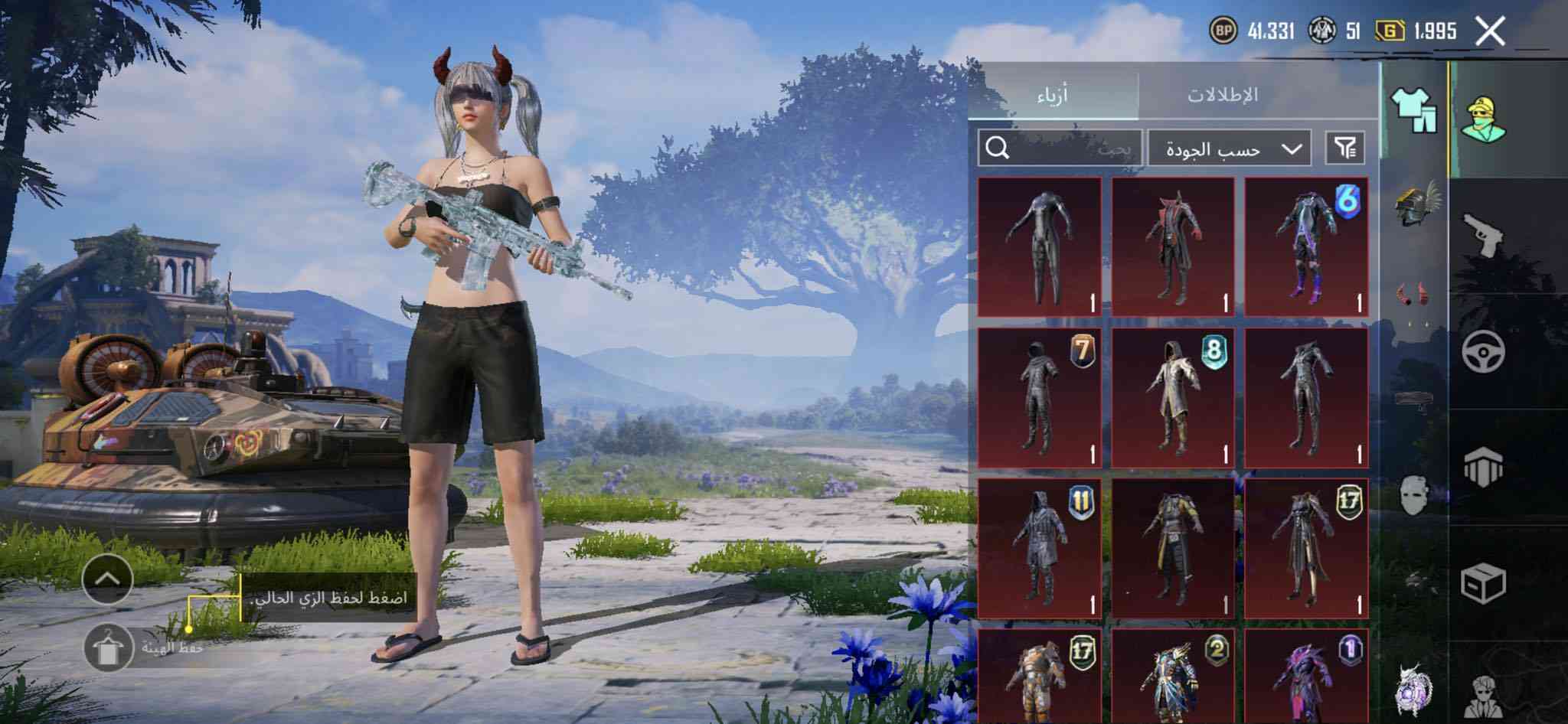Viewport: 1568px width, 724px height.
Task: Expand the up-arrow circle button
Action: (x=107, y=579)
